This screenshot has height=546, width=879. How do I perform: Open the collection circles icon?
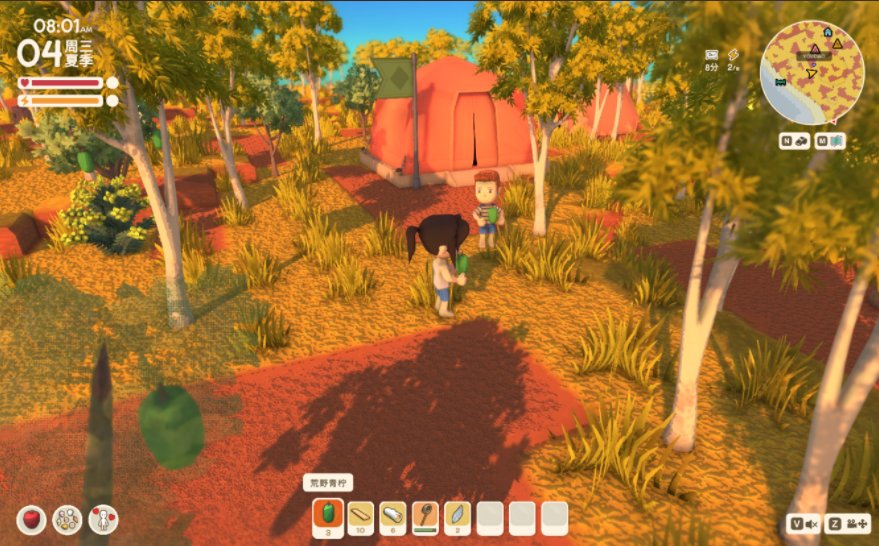[67, 519]
